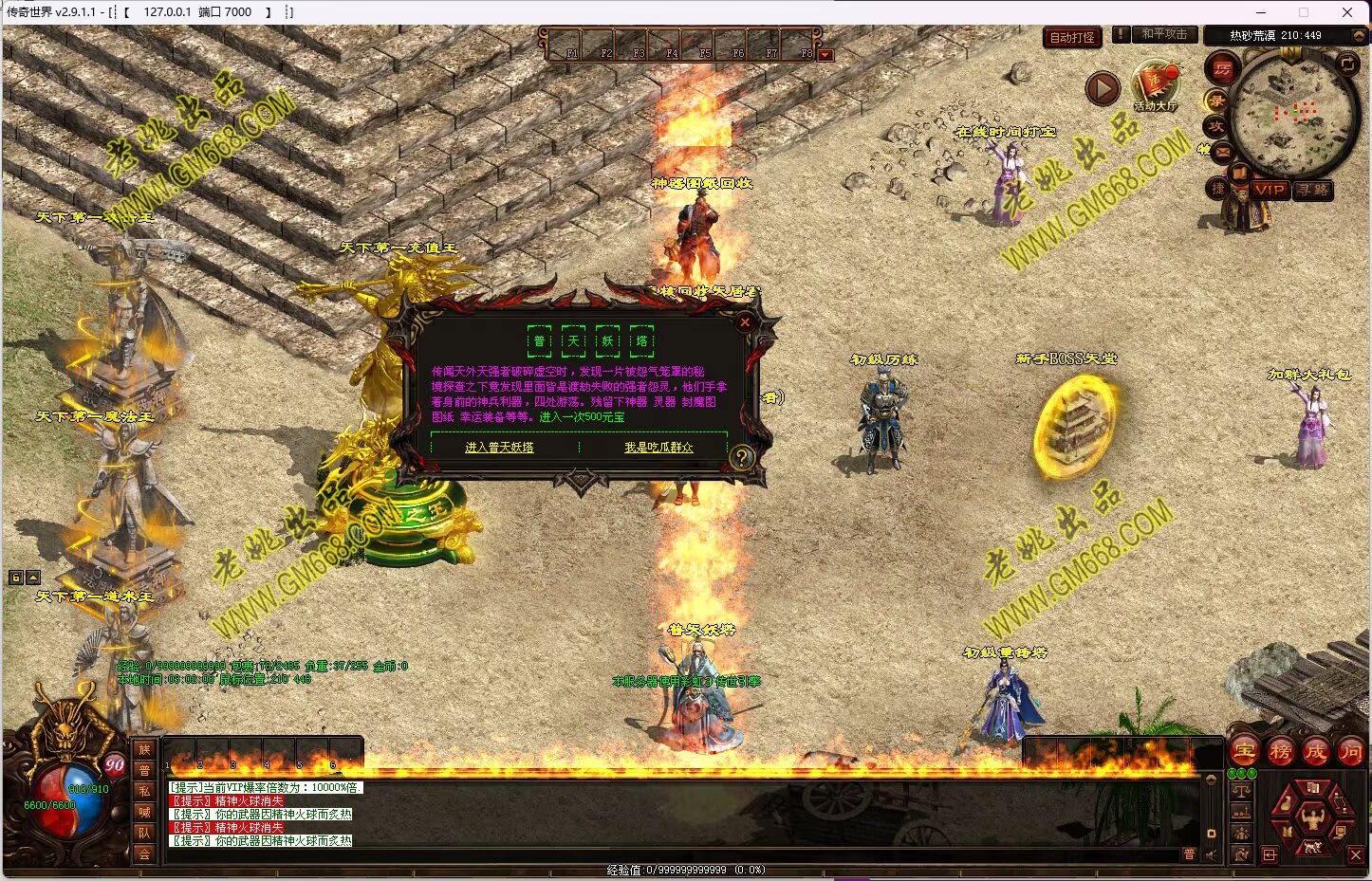Switch chat to the 私 private channel
This screenshot has width=1372, height=881.
(x=144, y=791)
